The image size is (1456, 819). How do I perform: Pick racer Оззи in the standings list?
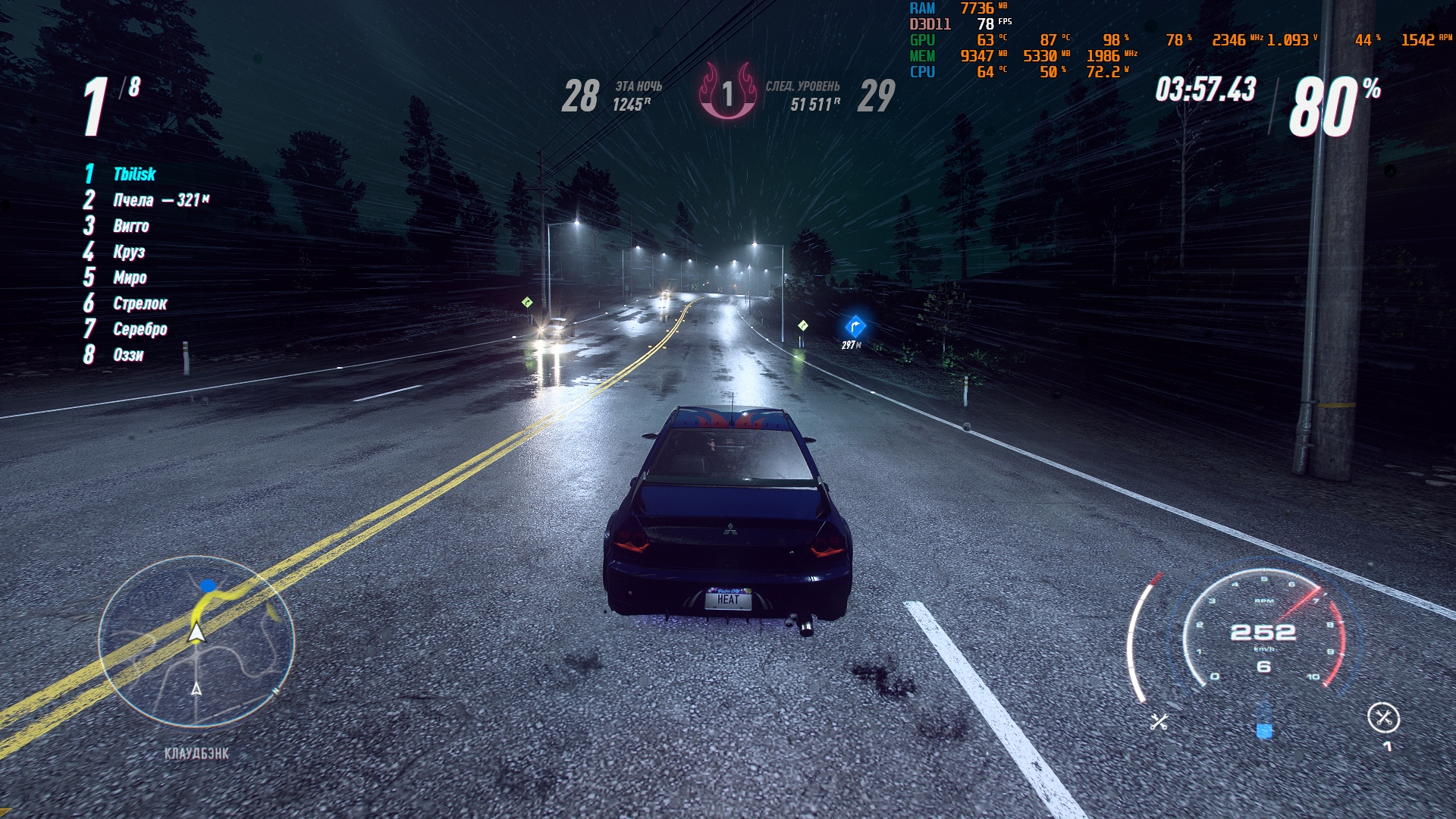coord(128,355)
